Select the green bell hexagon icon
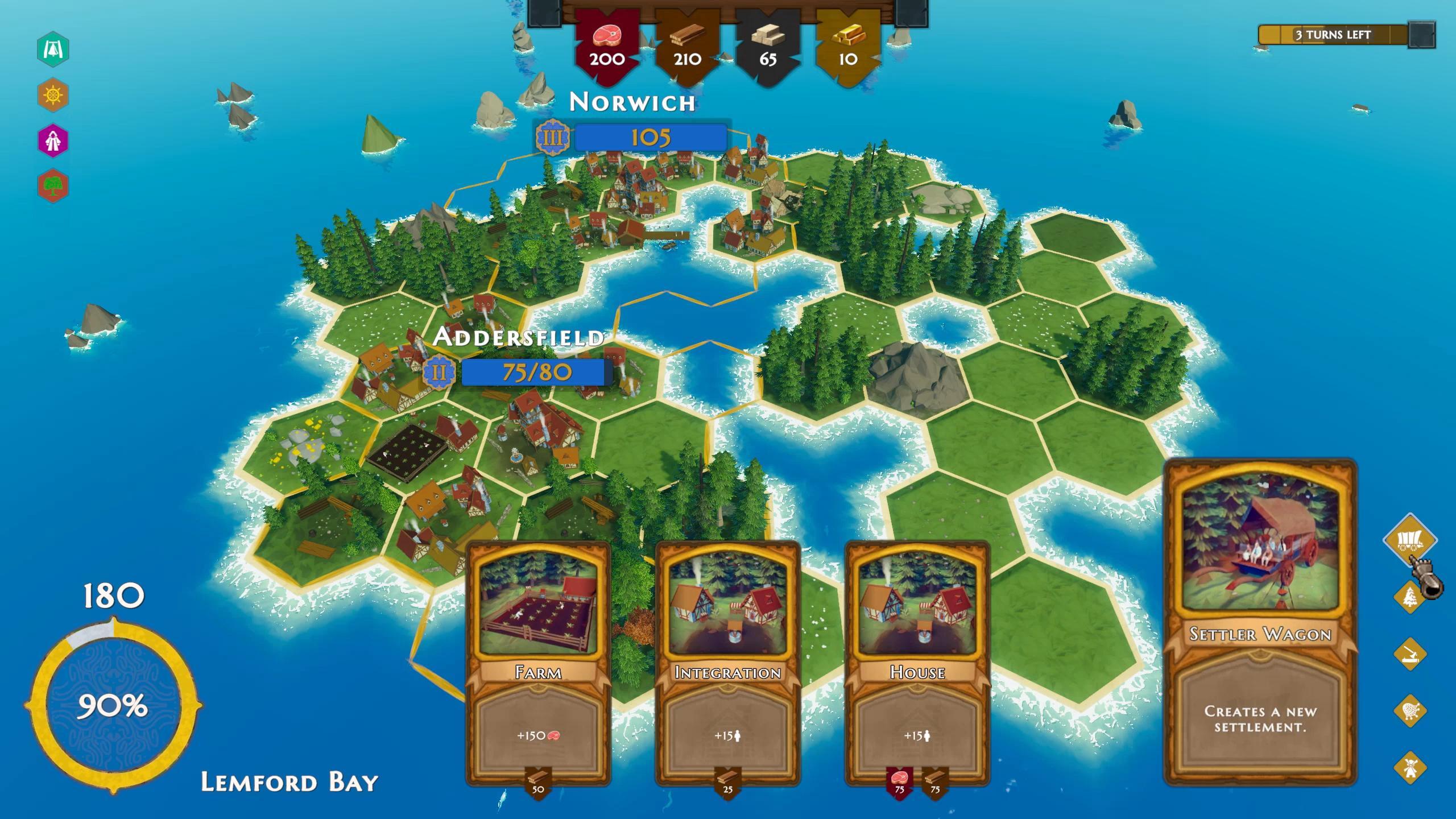Image resolution: width=1456 pixels, height=819 pixels. [54, 48]
